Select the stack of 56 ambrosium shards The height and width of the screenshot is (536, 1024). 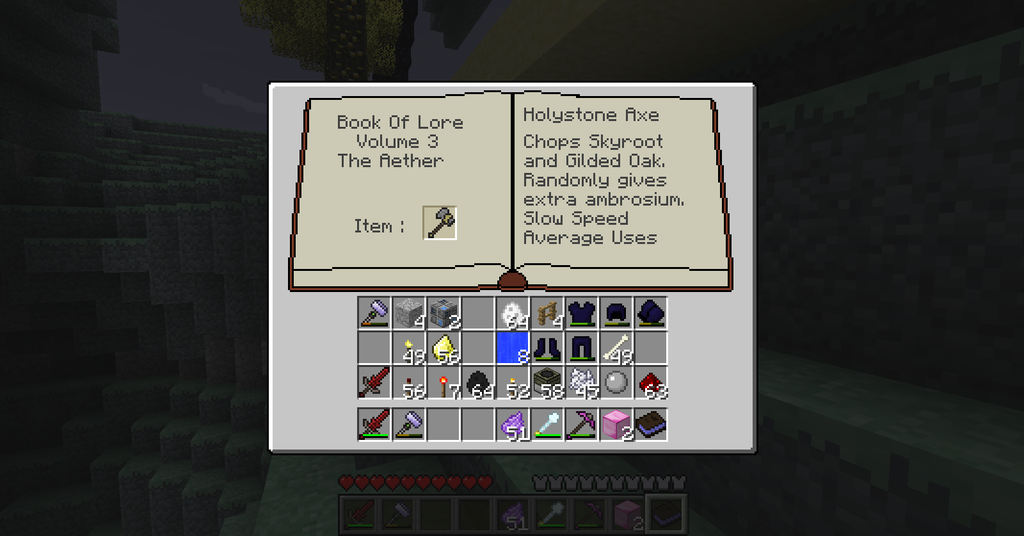pos(443,348)
